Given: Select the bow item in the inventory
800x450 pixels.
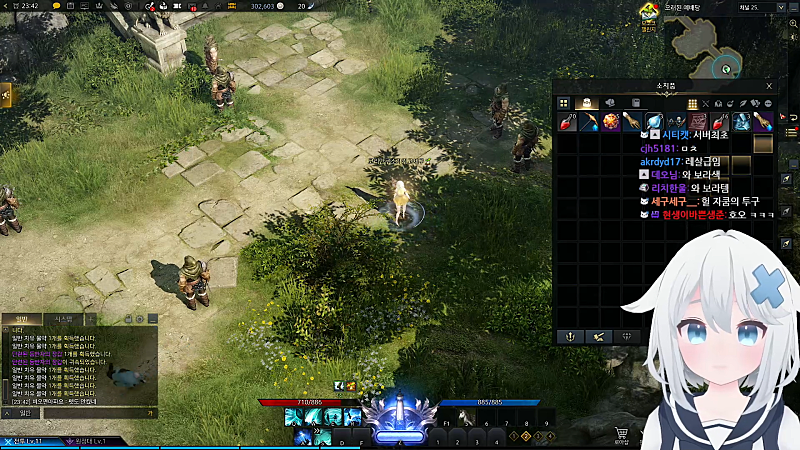Looking at the screenshot, I should pyautogui.click(x=590, y=122).
